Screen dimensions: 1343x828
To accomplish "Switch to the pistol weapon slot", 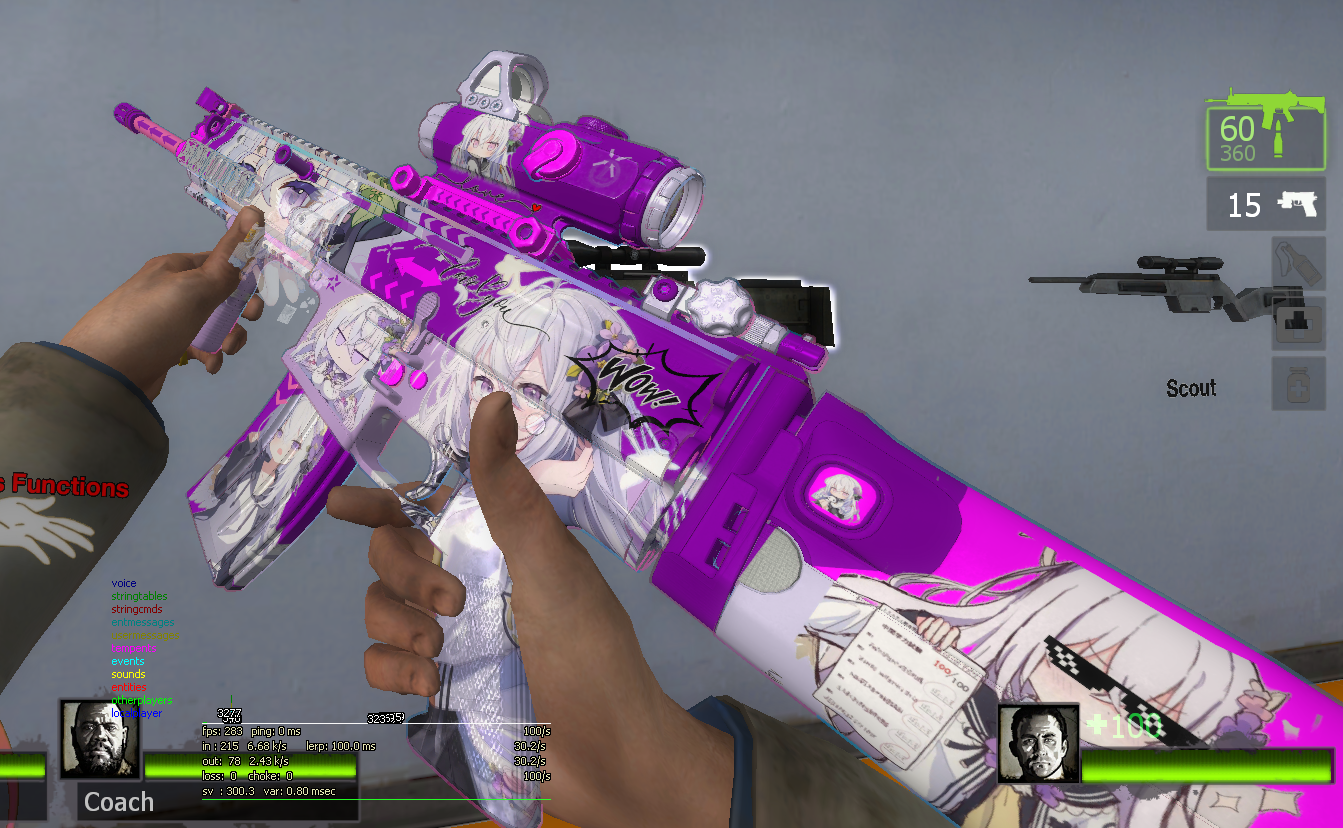I will [1267, 205].
